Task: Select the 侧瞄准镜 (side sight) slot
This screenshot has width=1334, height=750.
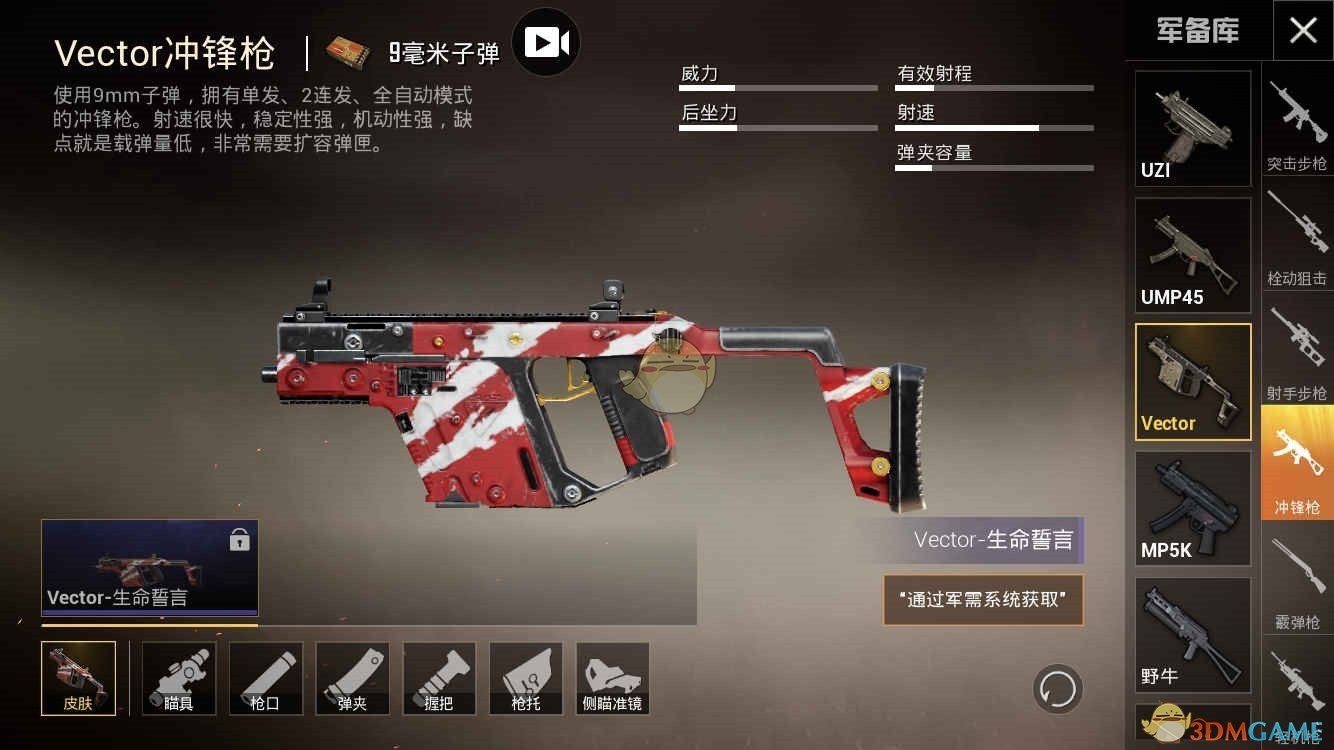Action: [x=612, y=678]
